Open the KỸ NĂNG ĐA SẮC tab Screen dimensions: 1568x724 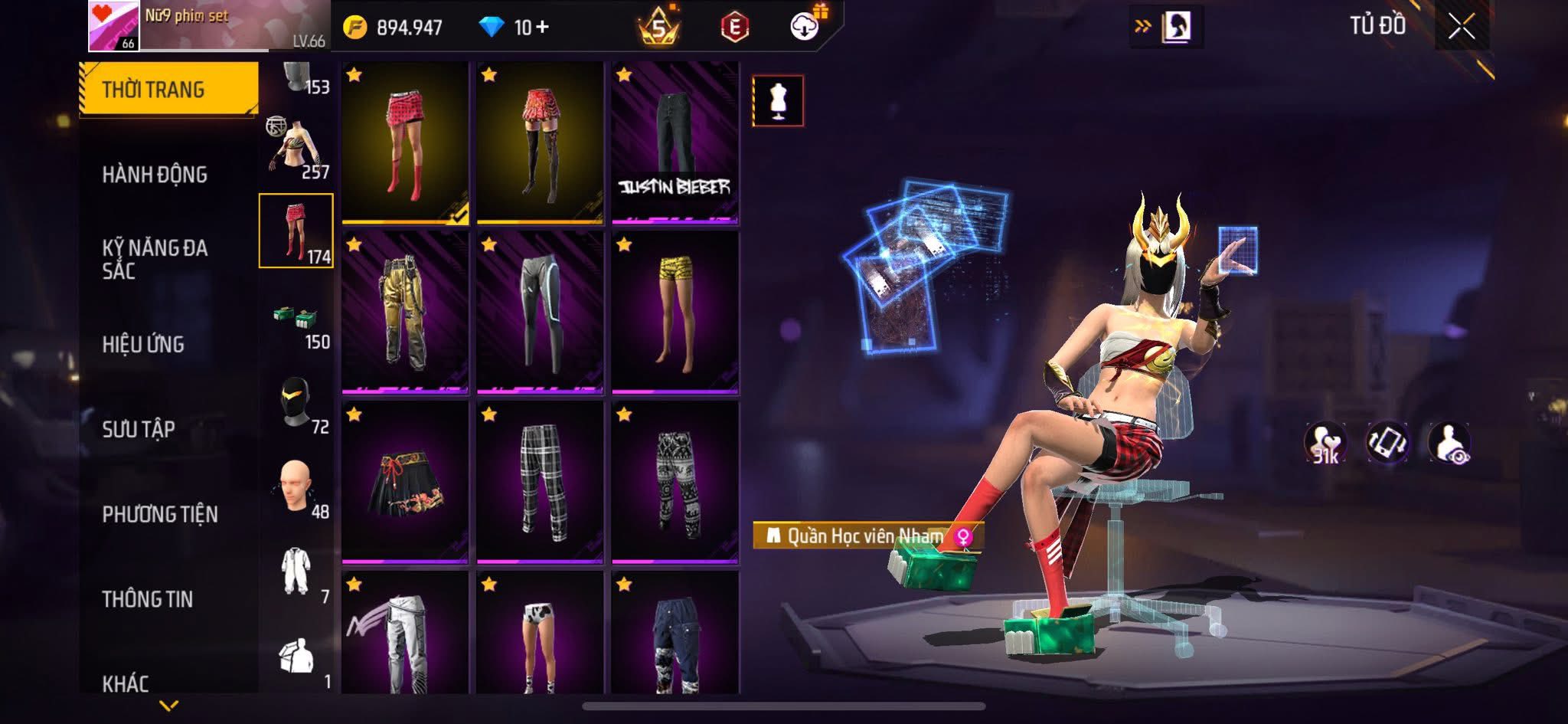click(155, 259)
